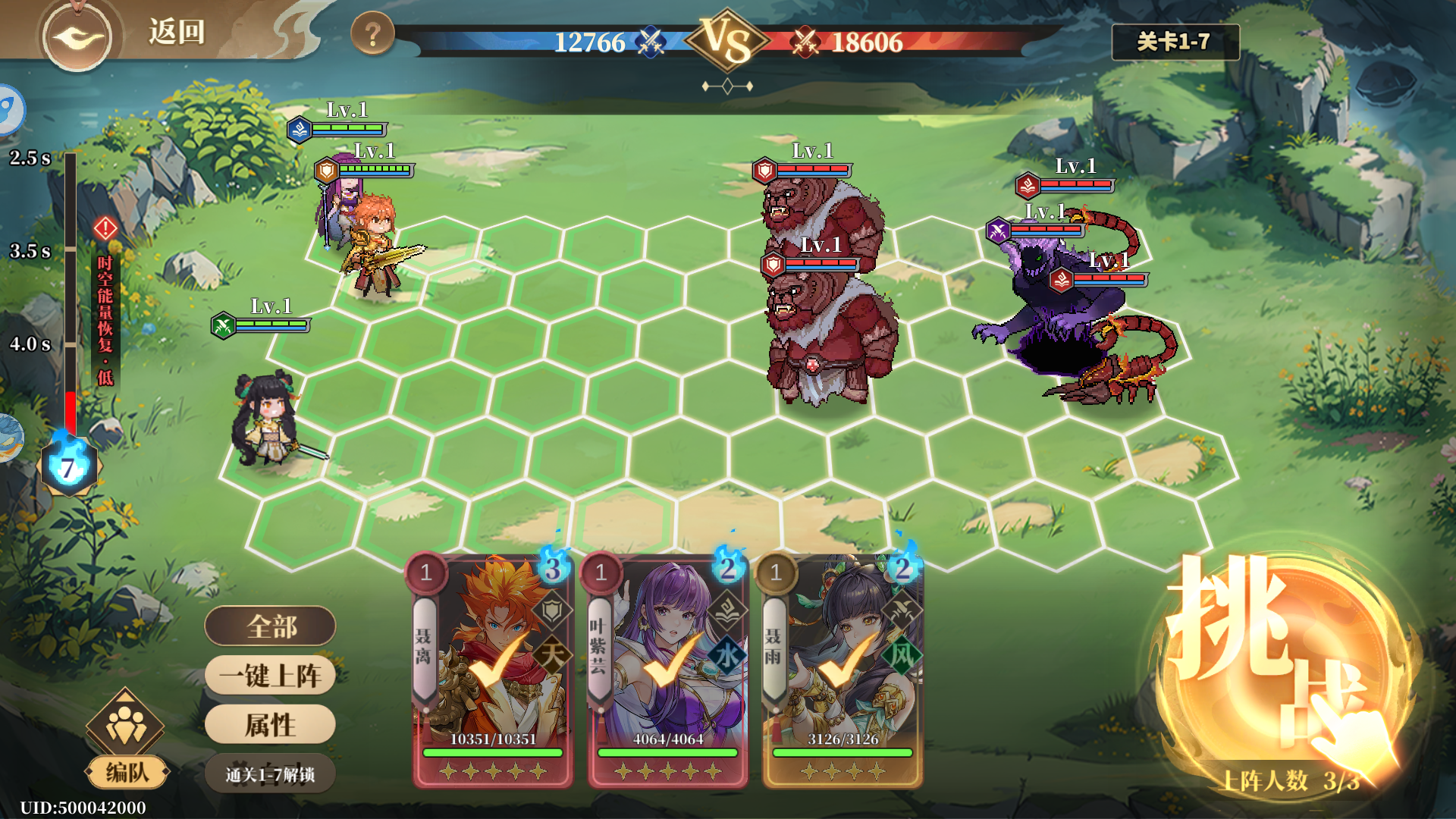Start battle with the 挑战 button

coord(1280,667)
